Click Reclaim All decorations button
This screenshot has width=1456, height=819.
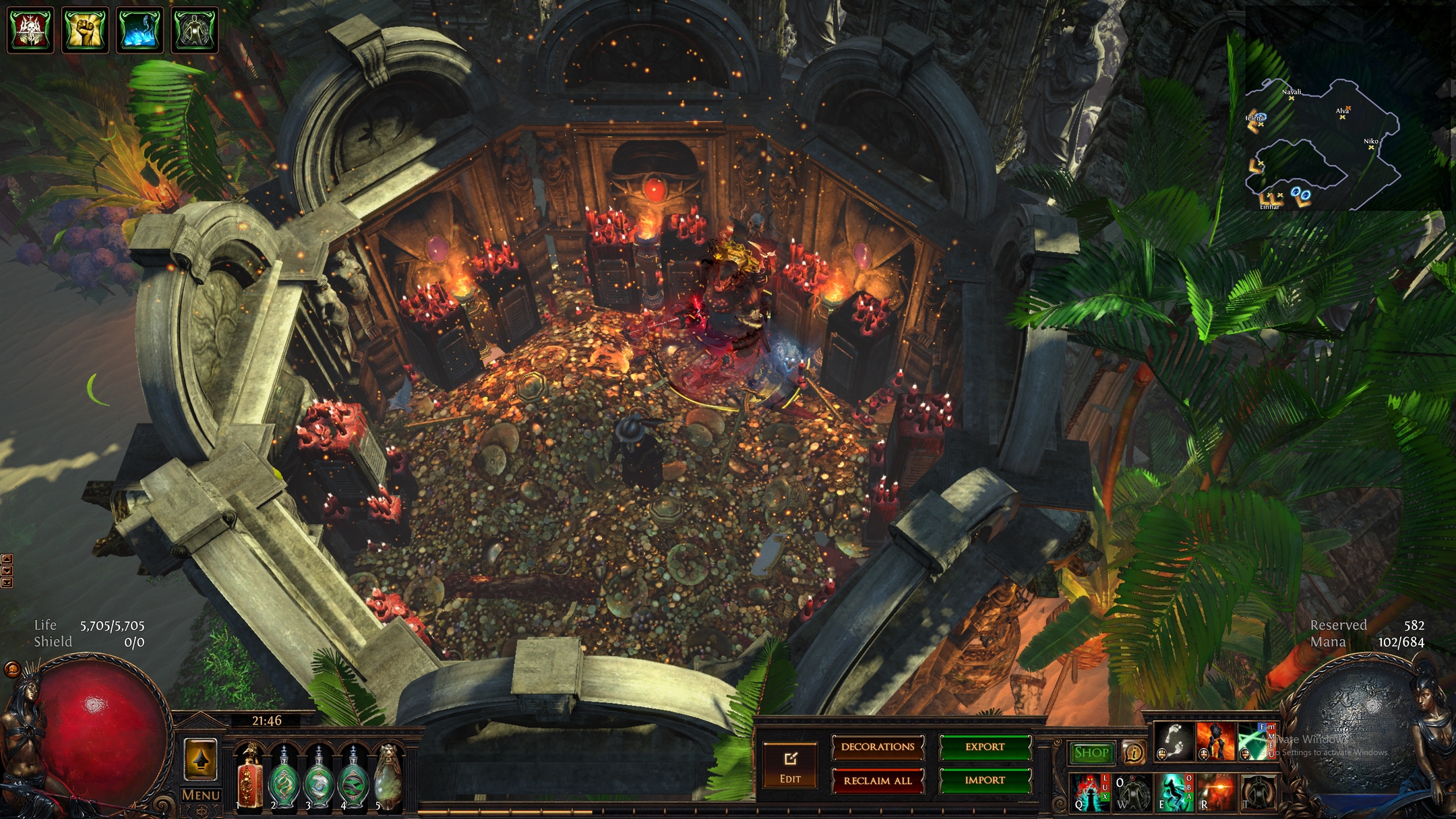[878, 781]
